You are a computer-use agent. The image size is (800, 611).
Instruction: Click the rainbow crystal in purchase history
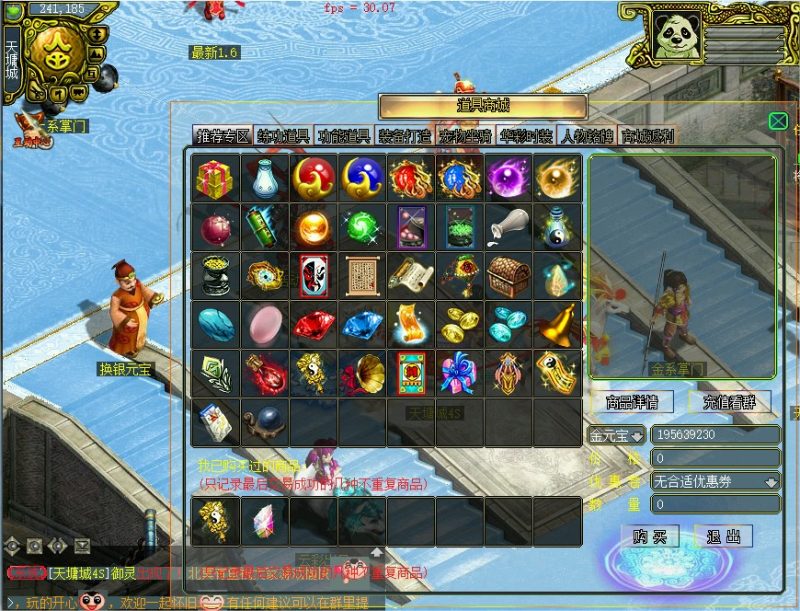tap(263, 520)
